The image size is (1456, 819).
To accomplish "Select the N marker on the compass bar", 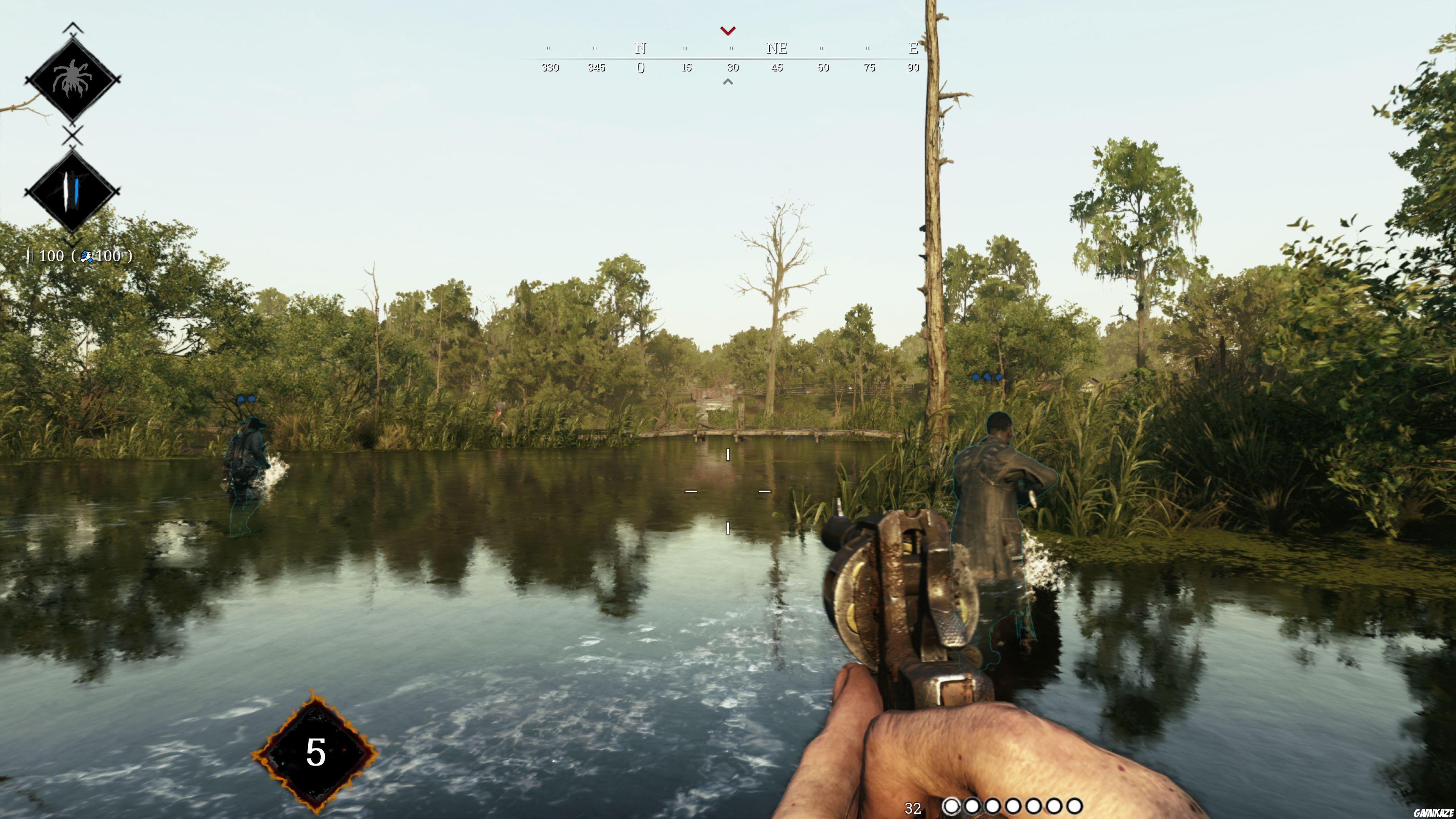I will pos(641,49).
